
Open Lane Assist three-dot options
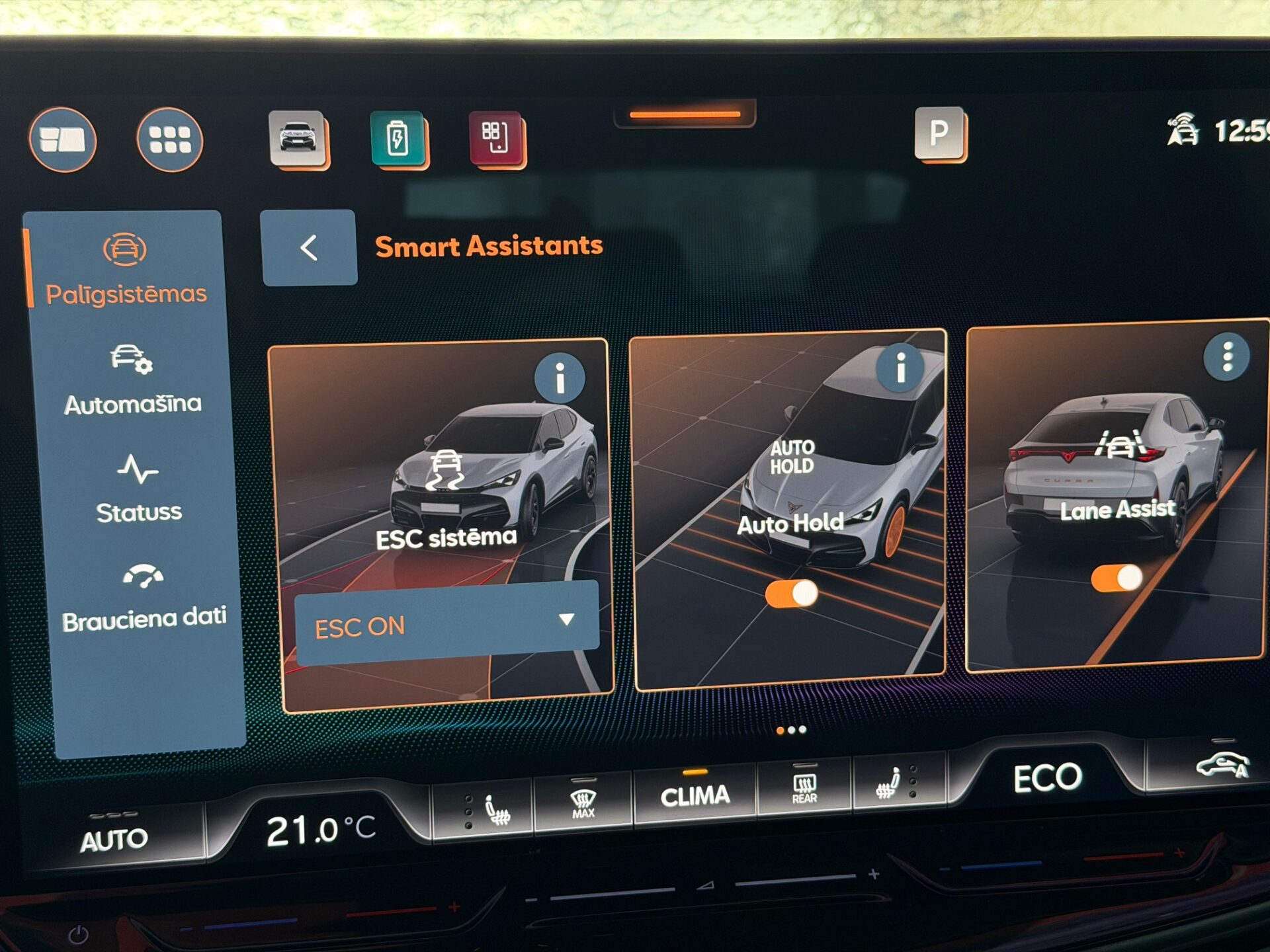tap(1227, 356)
